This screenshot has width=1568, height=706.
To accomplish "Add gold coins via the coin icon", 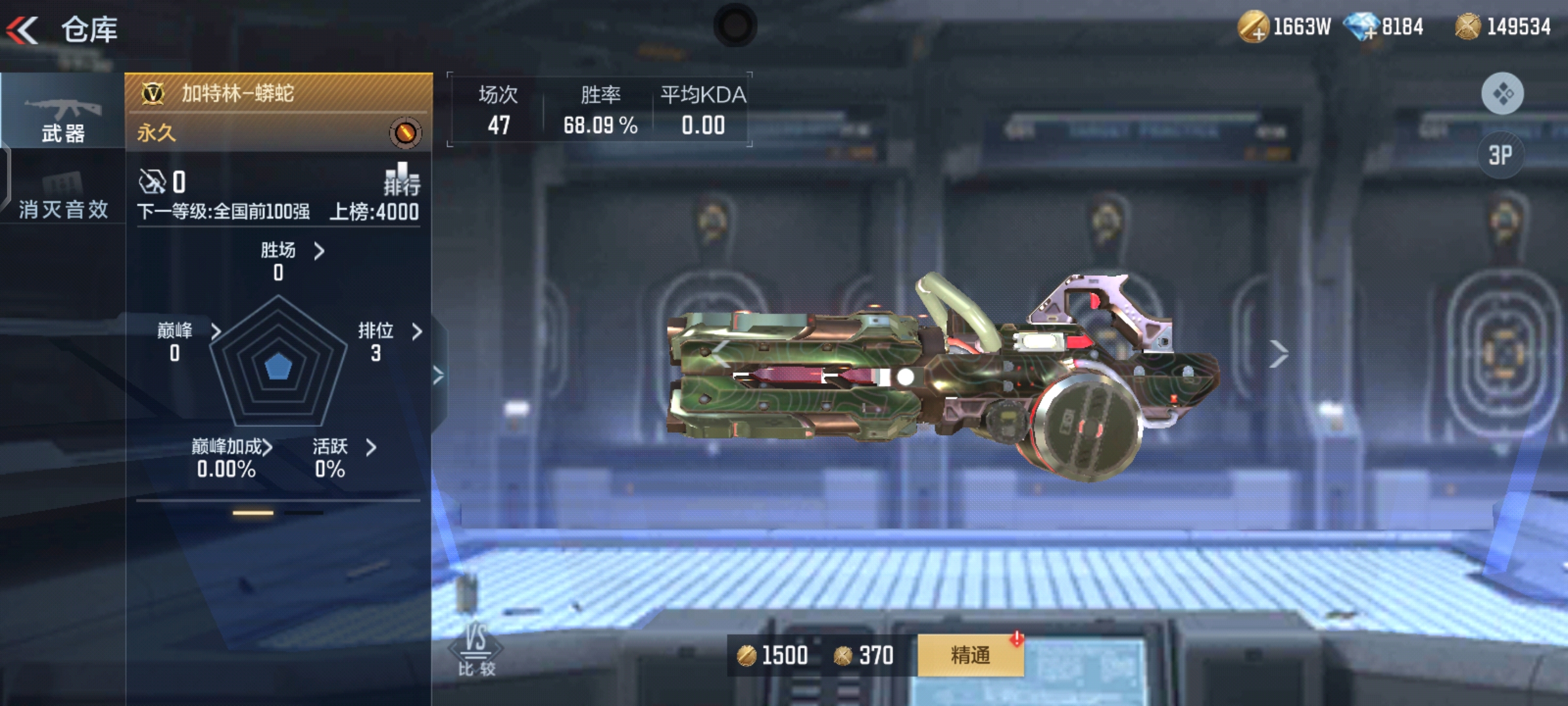I will (x=1253, y=28).
